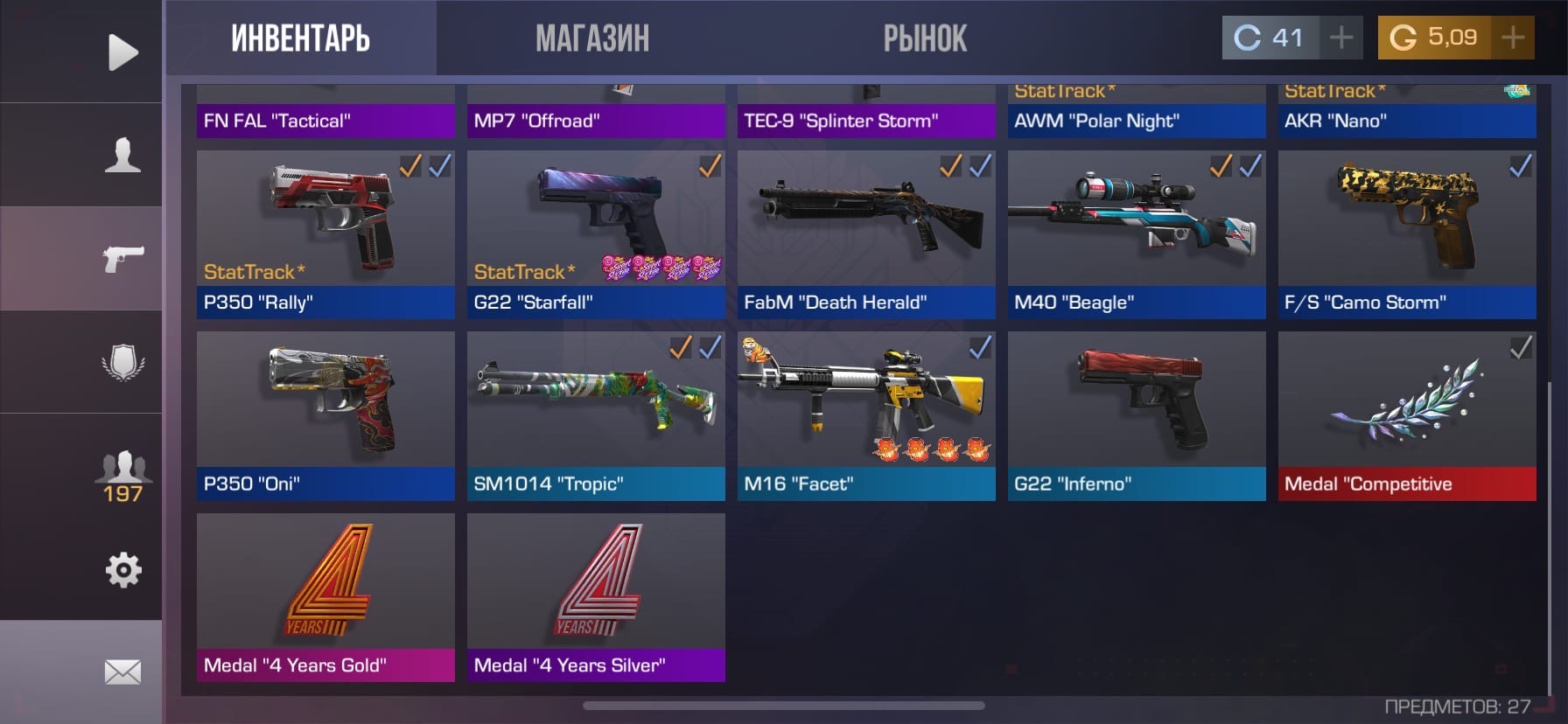The height and width of the screenshot is (724, 1568).
Task: Open the clan shield icon
Action: [122, 362]
